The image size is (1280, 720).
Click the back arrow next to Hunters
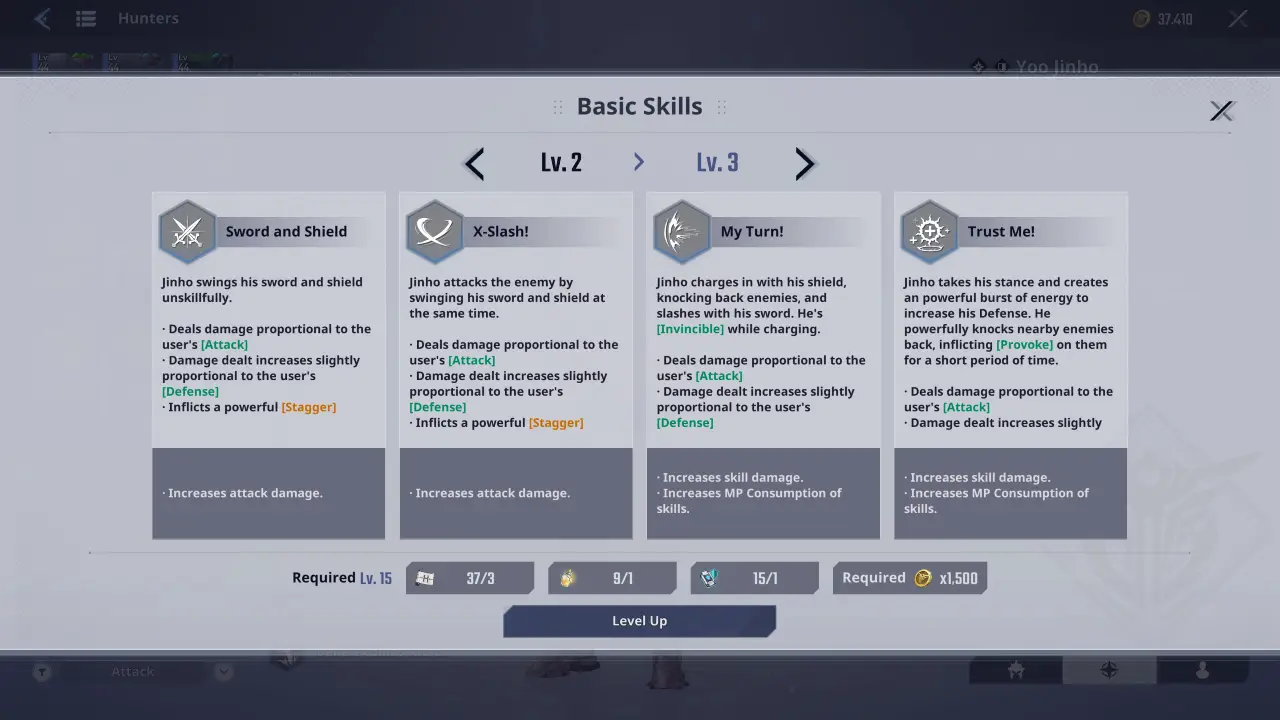click(x=41, y=17)
